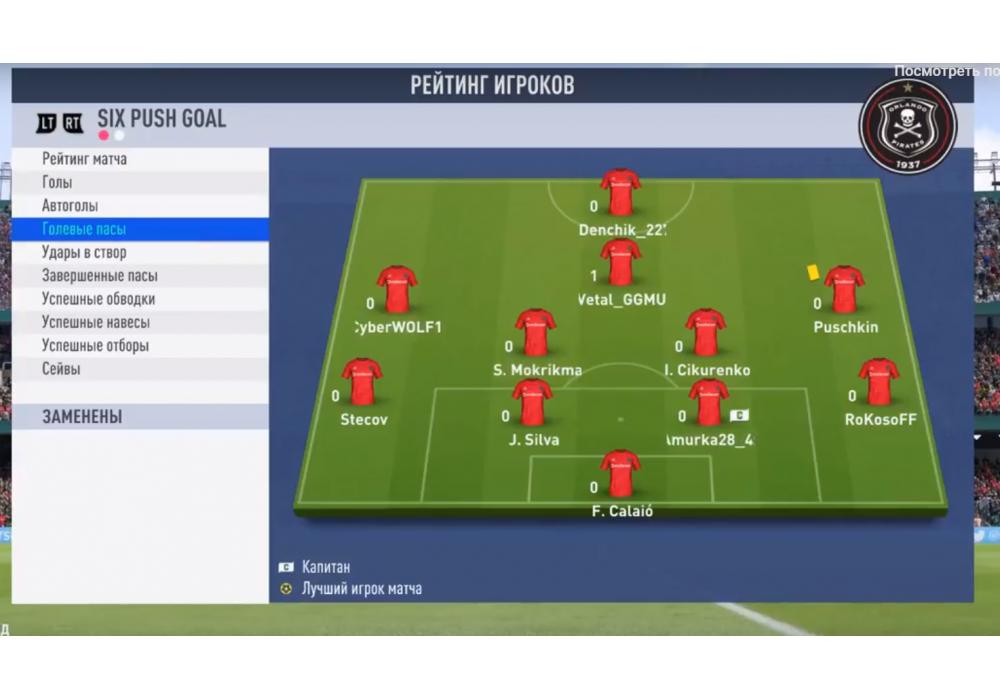Select the Рейтинг матча stat row
The image size is (1000, 700).
(x=140, y=159)
